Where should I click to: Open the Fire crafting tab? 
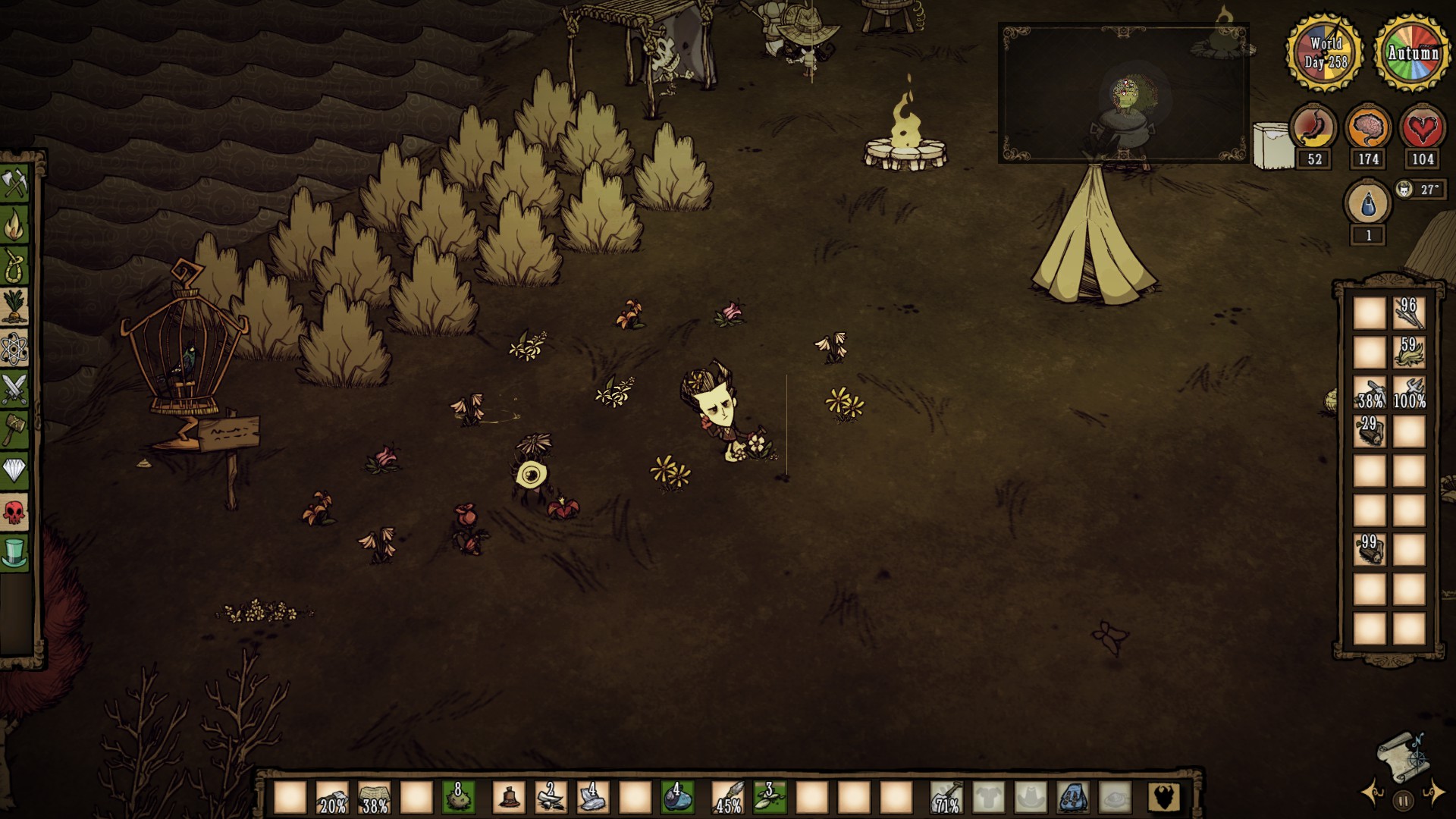(14, 225)
